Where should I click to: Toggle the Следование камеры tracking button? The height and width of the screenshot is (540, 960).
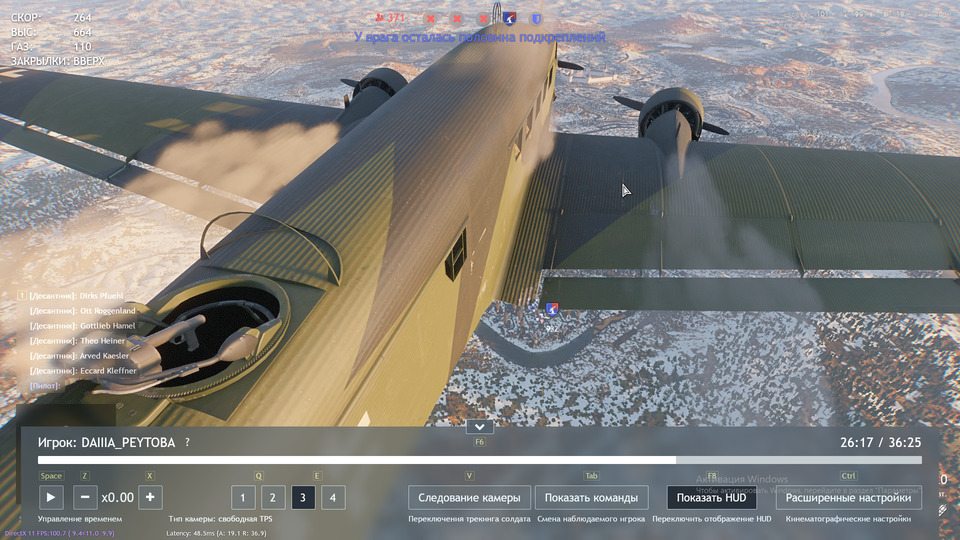pos(469,497)
